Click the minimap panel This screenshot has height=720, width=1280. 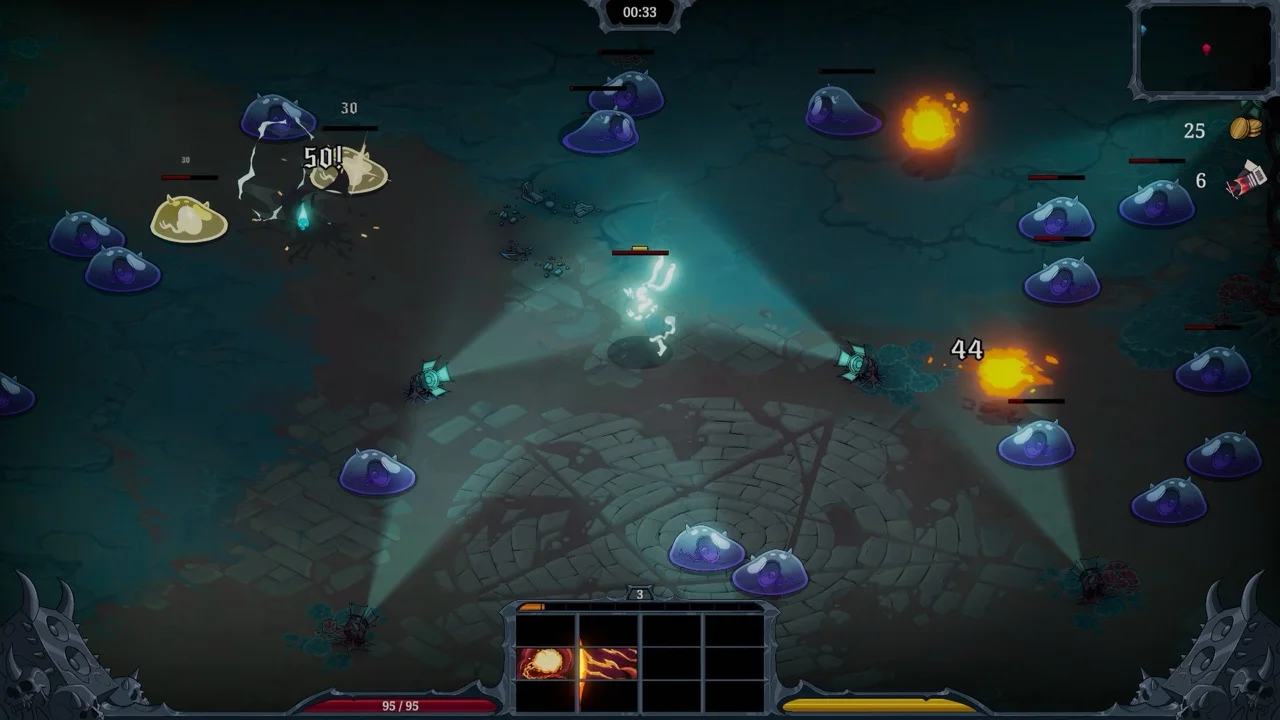pyautogui.click(x=1205, y=49)
